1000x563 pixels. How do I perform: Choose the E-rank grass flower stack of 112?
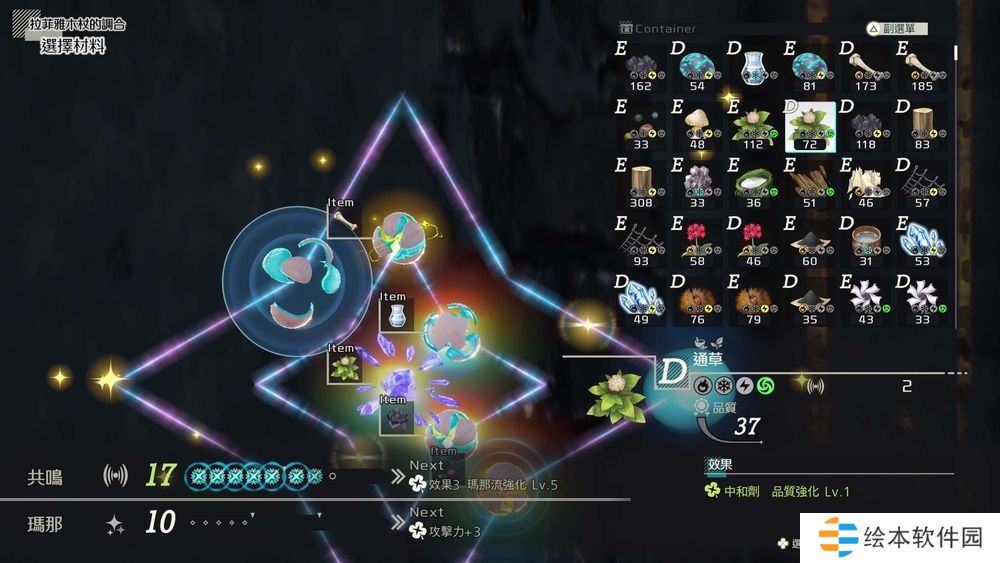(x=753, y=127)
